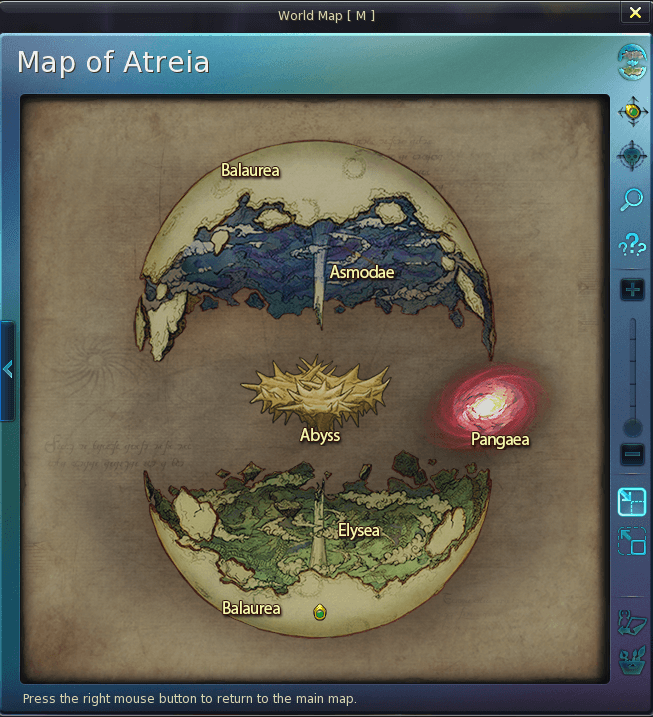
Task: Center map on player location icon
Action: (x=632, y=111)
